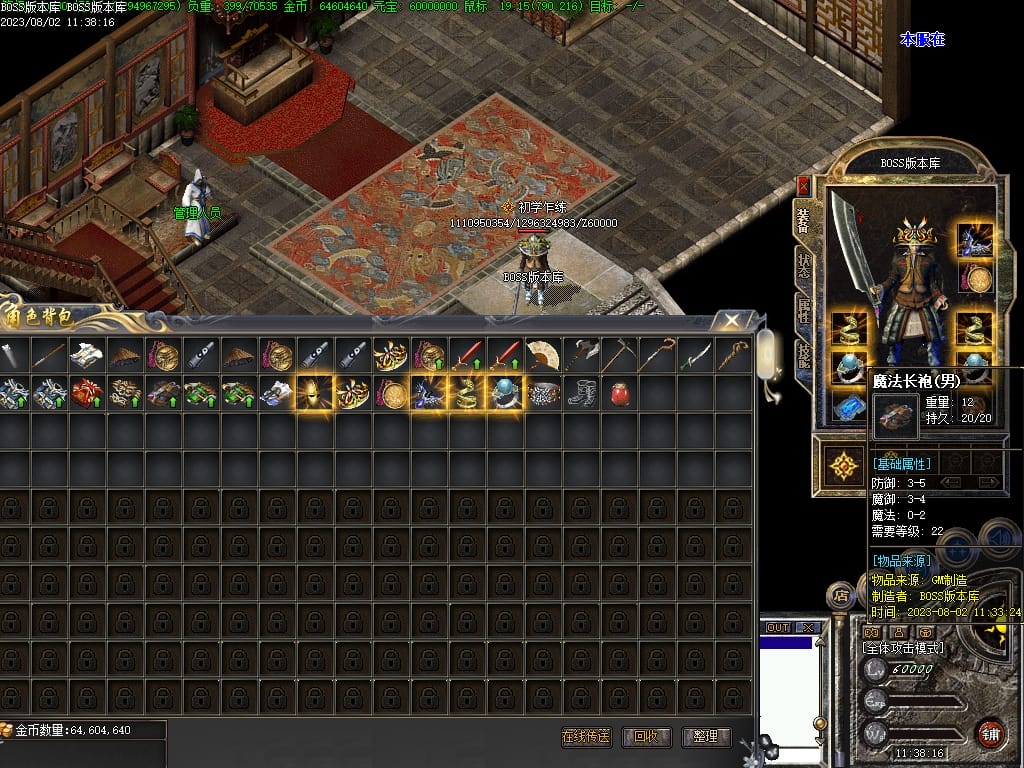Choose the glowing golden helmet in backpack
The height and width of the screenshot is (768, 1024).
point(313,393)
